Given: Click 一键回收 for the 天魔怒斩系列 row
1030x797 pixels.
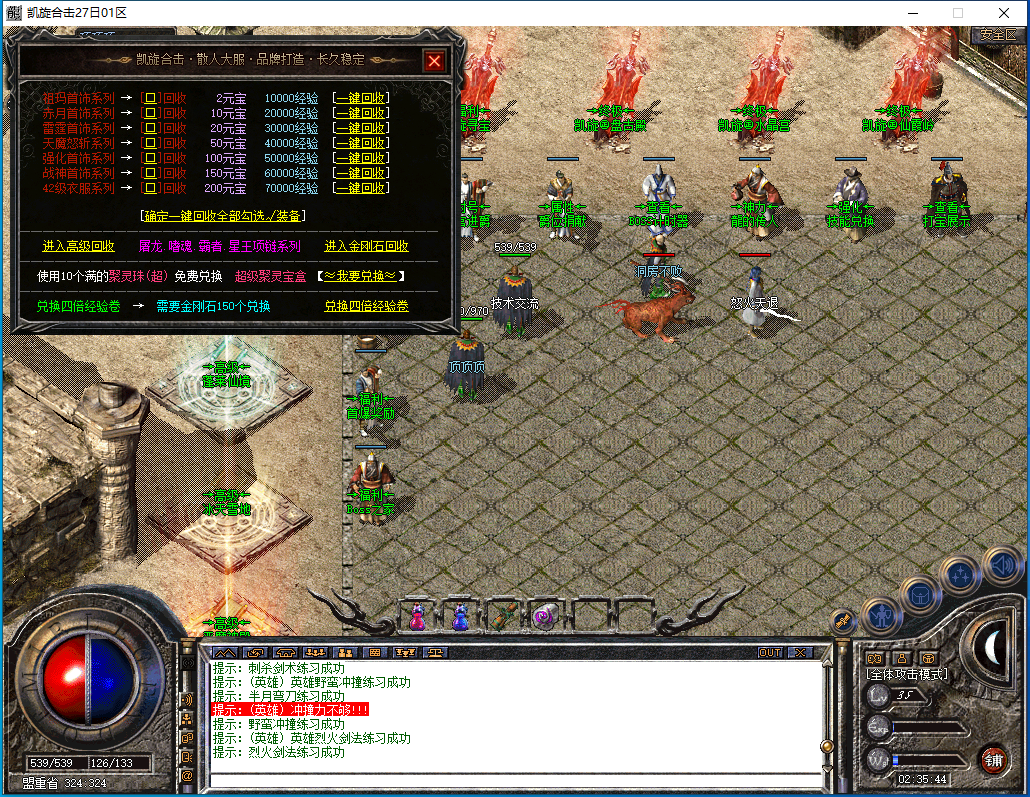Looking at the screenshot, I should pyautogui.click(x=361, y=143).
